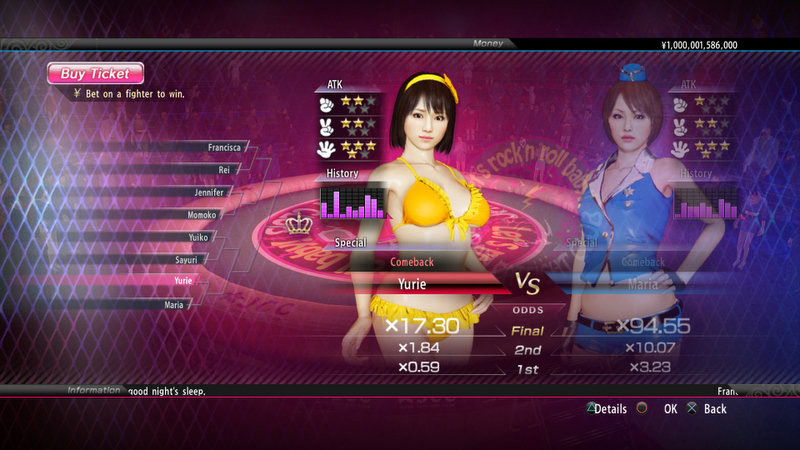Viewport: 800px width, 450px height.
Task: Bet on Yurie's Final odds ×17.30
Action: click(x=422, y=326)
